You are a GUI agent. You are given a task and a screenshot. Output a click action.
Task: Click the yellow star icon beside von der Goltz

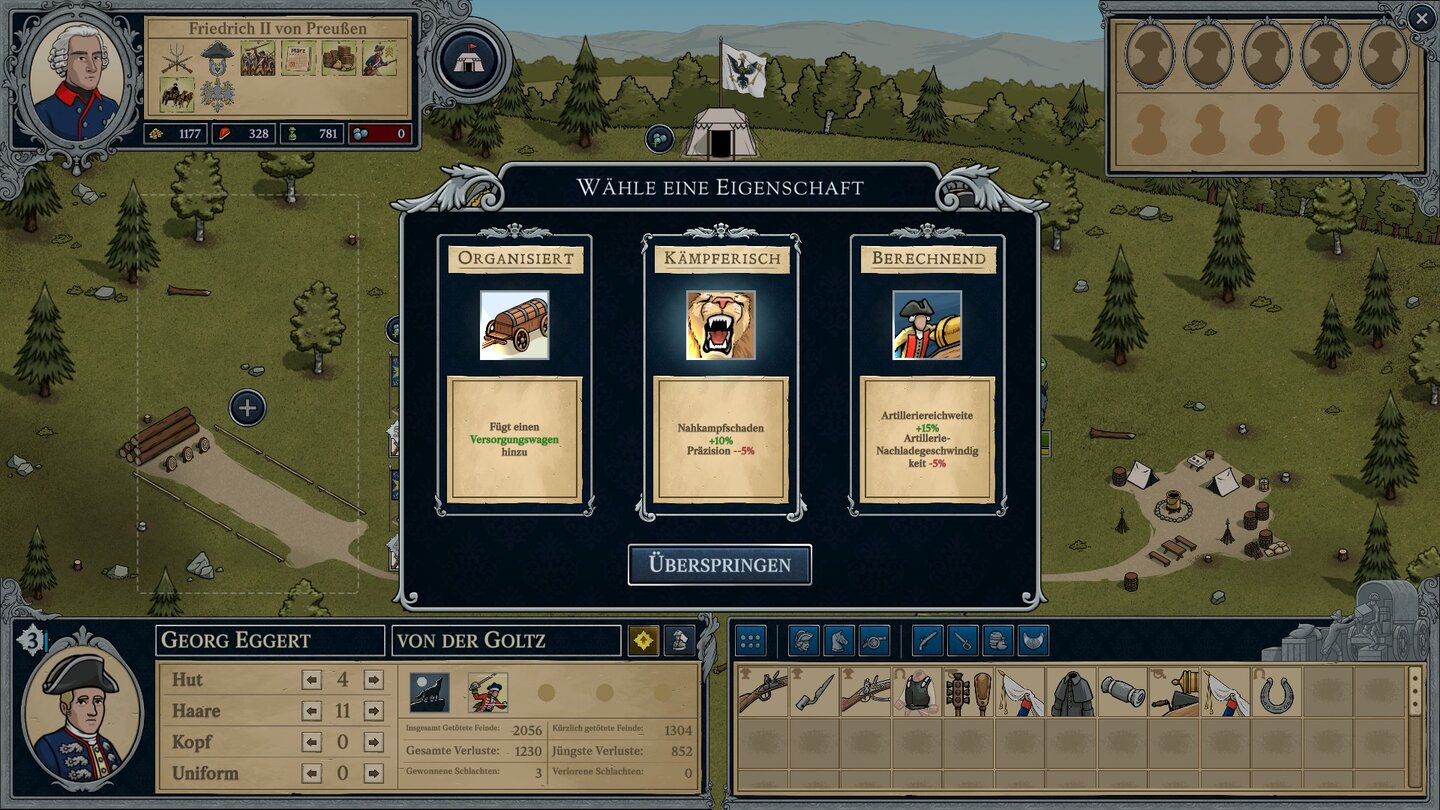[x=643, y=640]
